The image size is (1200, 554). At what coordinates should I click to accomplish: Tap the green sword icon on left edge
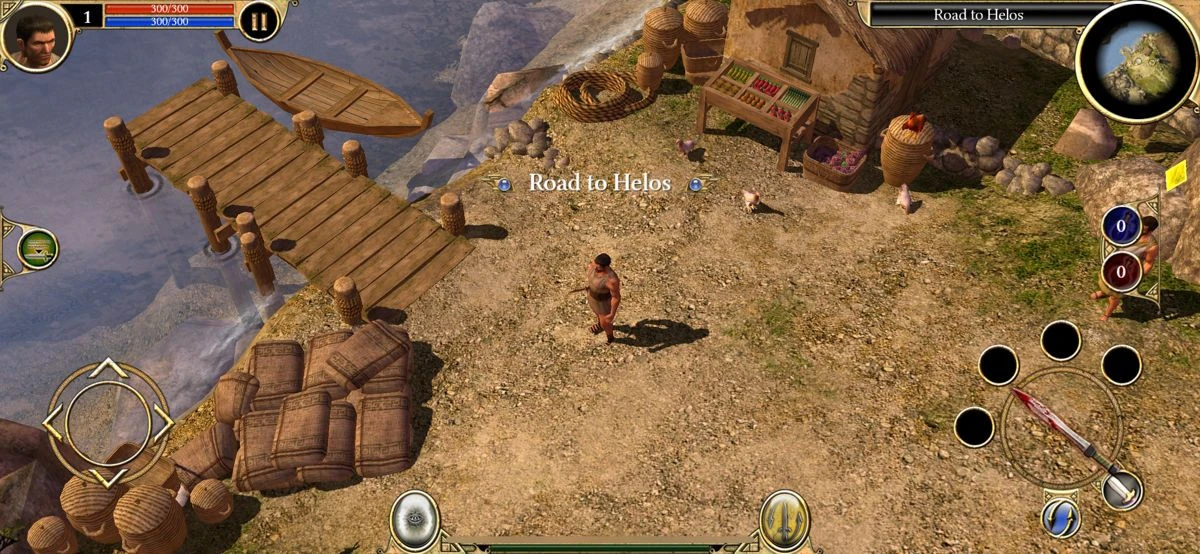(x=37, y=248)
